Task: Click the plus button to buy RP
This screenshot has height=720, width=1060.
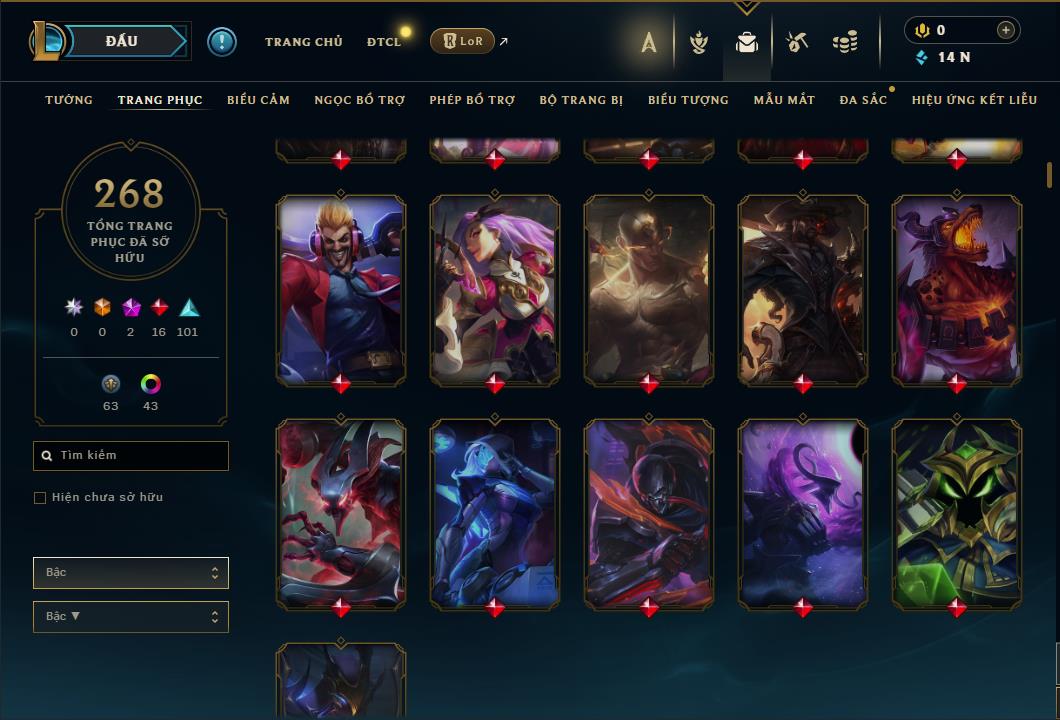Action: click(x=1005, y=30)
